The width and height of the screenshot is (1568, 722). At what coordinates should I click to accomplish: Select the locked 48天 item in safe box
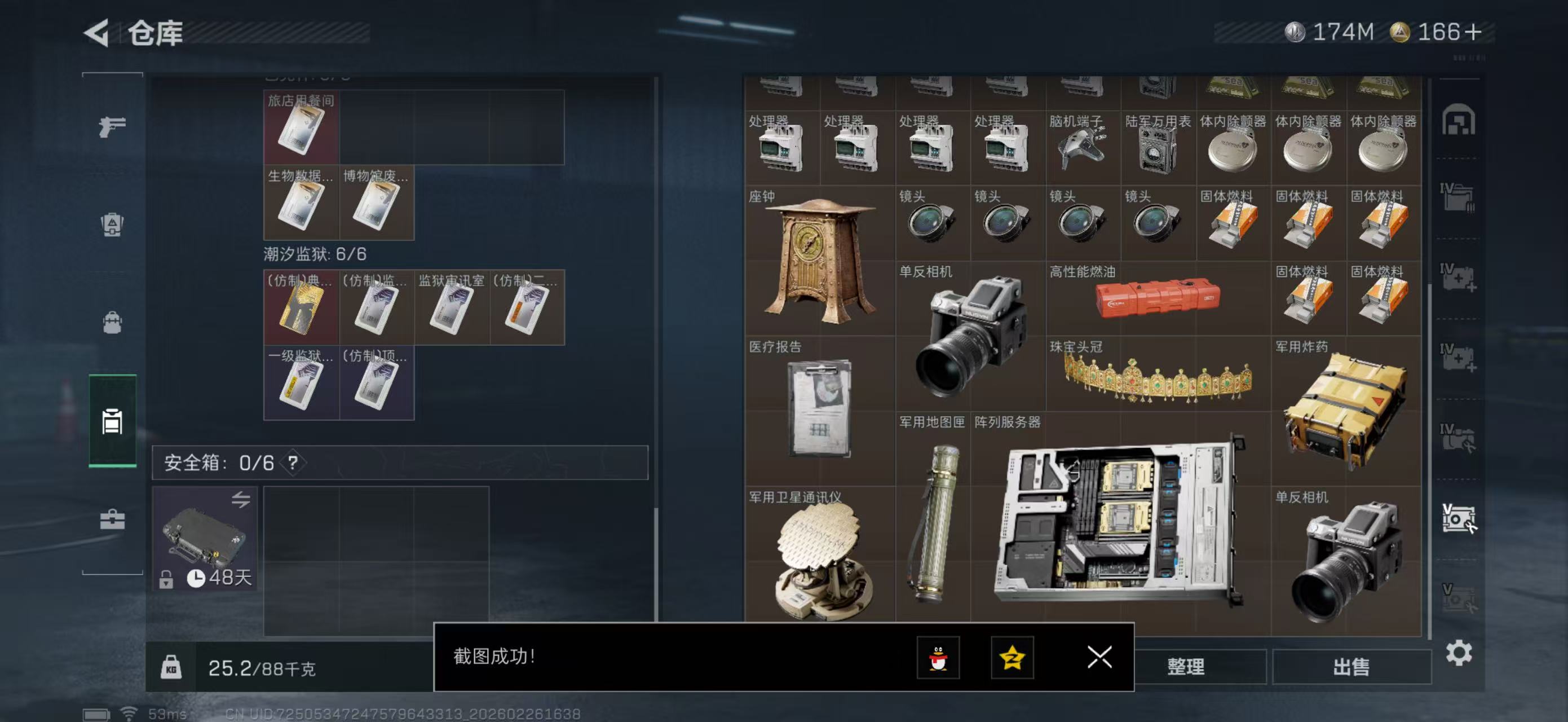click(204, 539)
